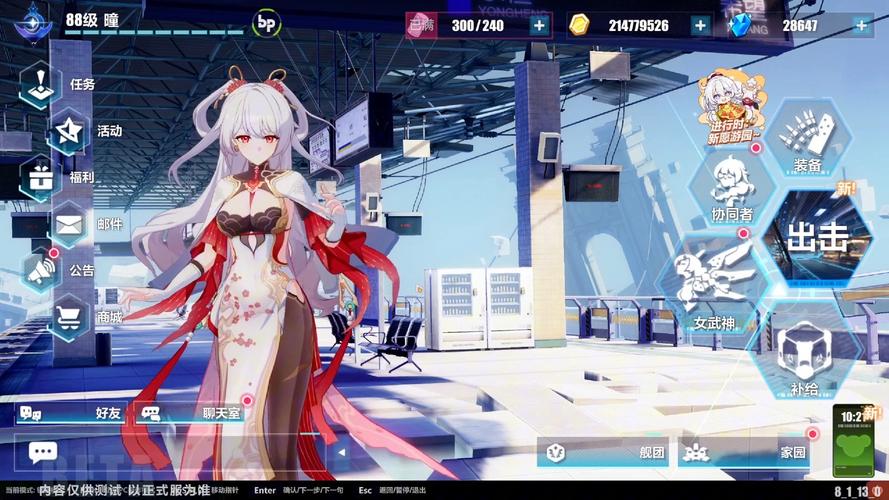Viewport: 889px width, 500px height.
Task: Launch a sortie with 出击
Action: point(816,238)
